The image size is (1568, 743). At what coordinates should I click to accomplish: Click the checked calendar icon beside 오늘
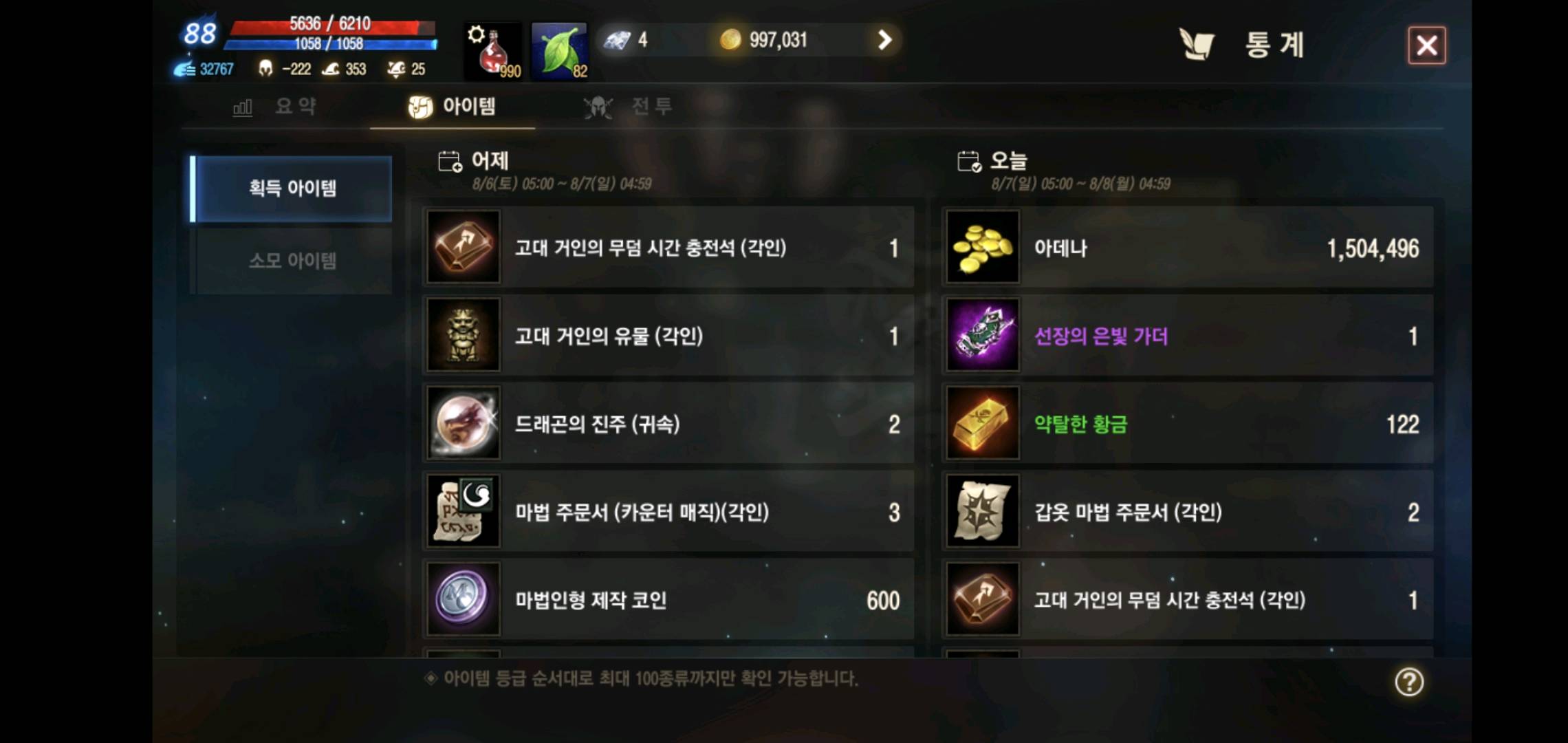[x=969, y=160]
